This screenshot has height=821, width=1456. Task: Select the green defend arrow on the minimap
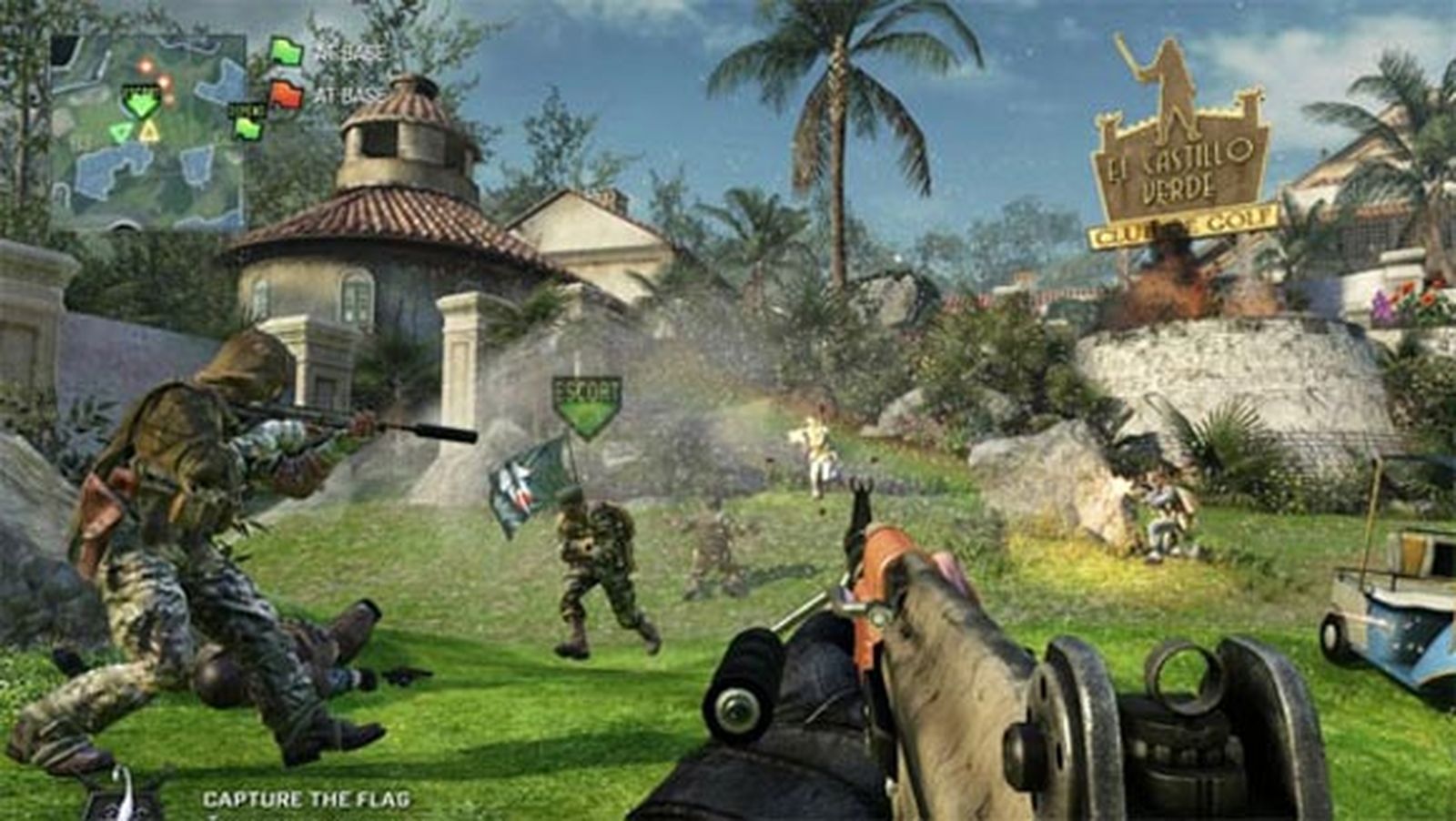pos(141,101)
